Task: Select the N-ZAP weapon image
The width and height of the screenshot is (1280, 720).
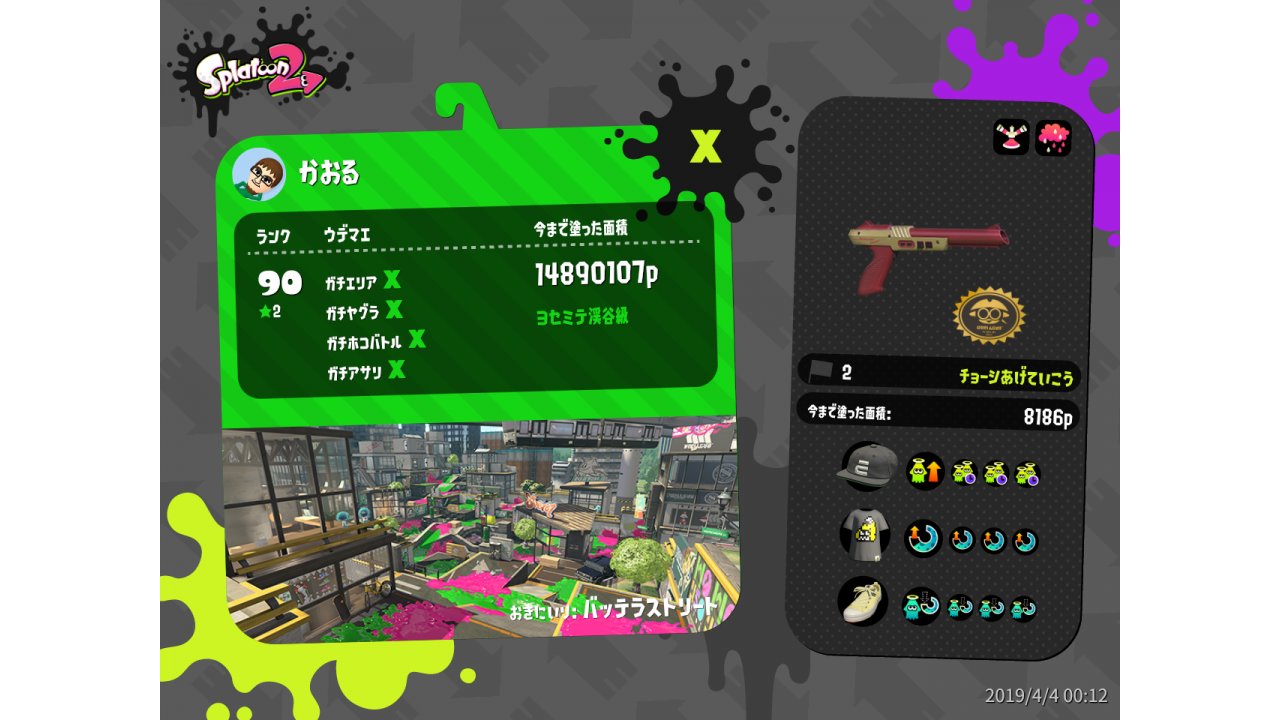Action: pos(927,252)
